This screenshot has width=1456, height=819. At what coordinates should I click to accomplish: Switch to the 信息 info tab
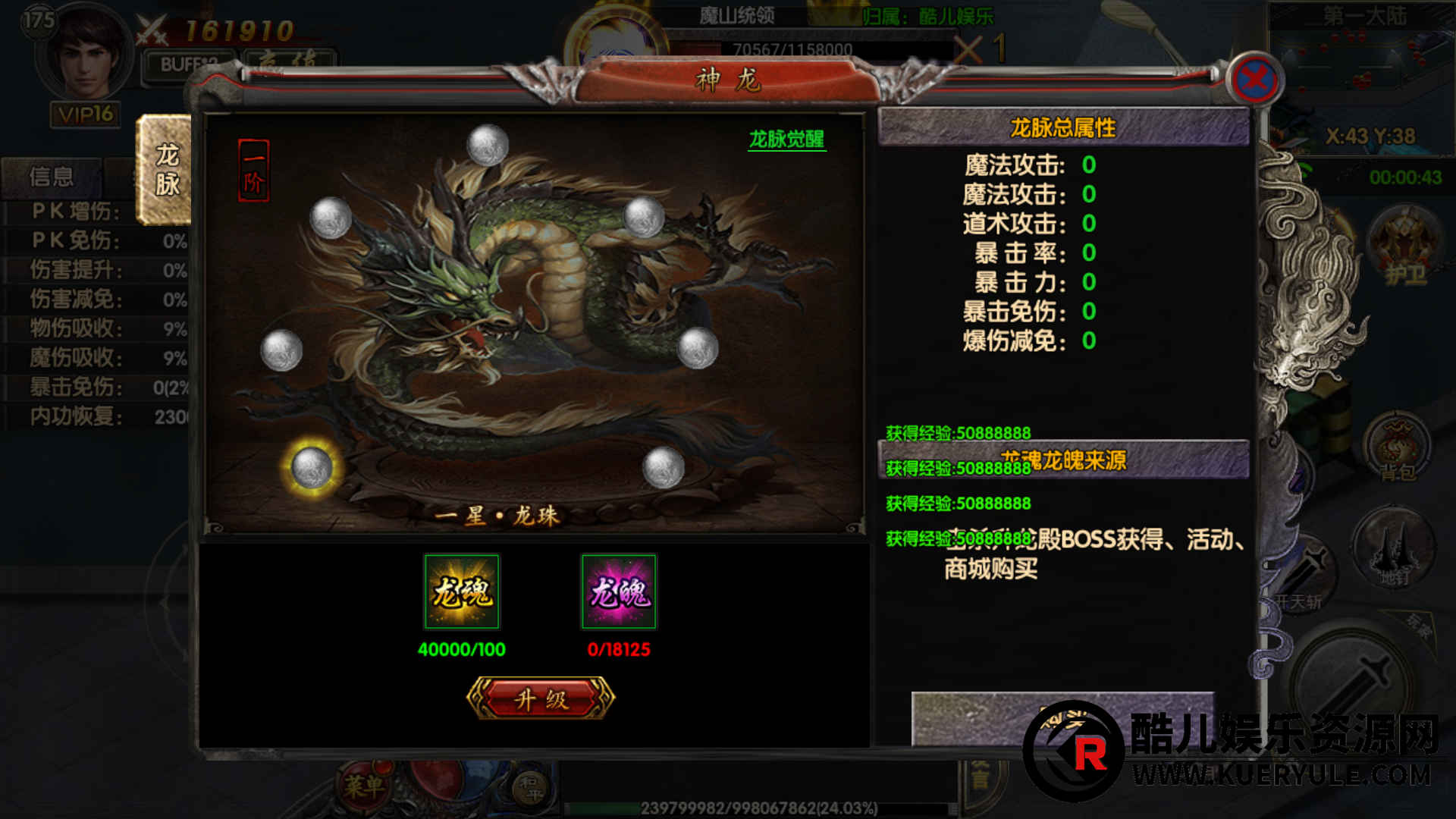click(x=52, y=177)
